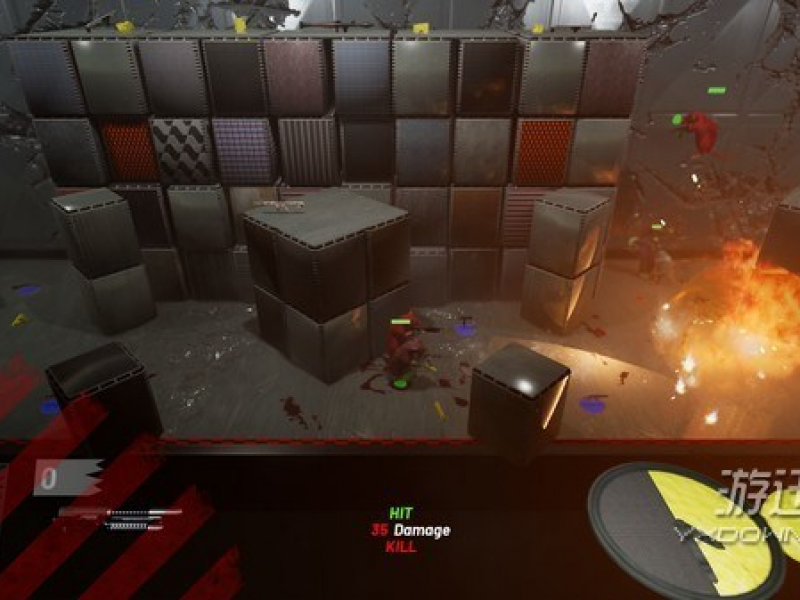Select the equipped gun weapon icon
The width and height of the screenshot is (800, 600).
(x=120, y=517)
